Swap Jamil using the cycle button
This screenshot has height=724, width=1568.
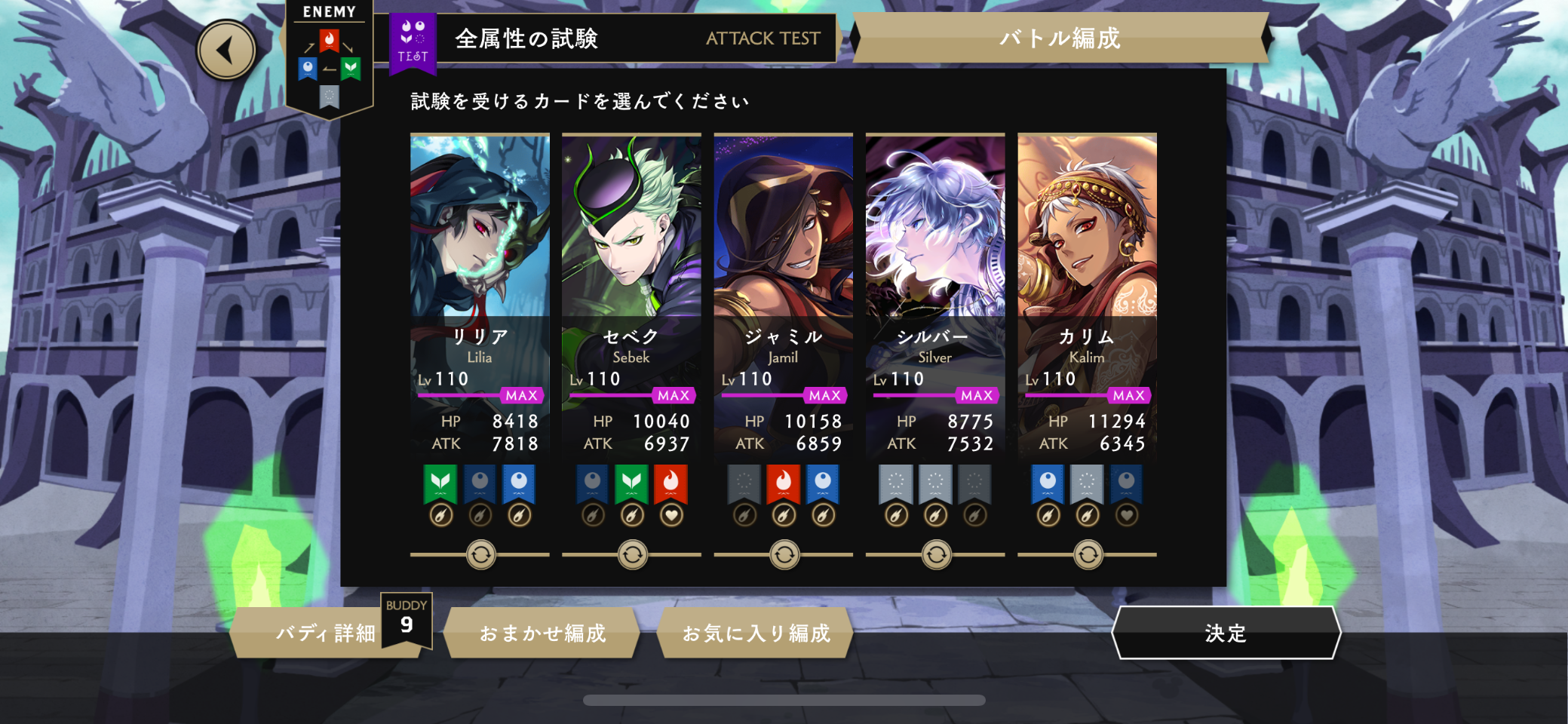tap(784, 555)
